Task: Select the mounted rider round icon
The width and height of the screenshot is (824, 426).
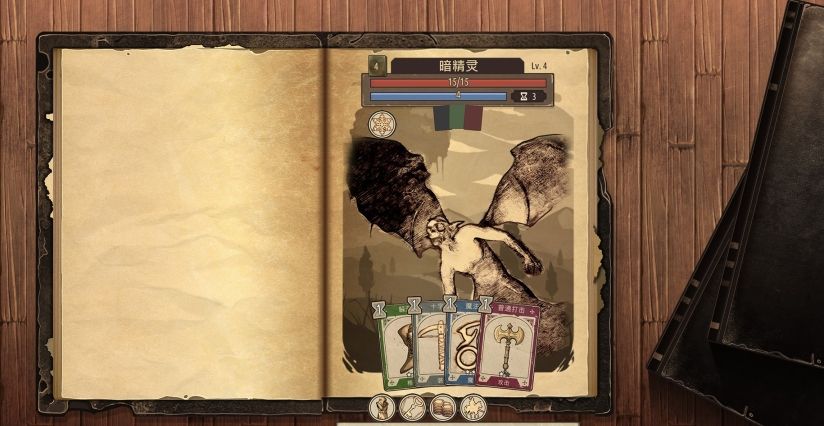Action: click(x=472, y=407)
